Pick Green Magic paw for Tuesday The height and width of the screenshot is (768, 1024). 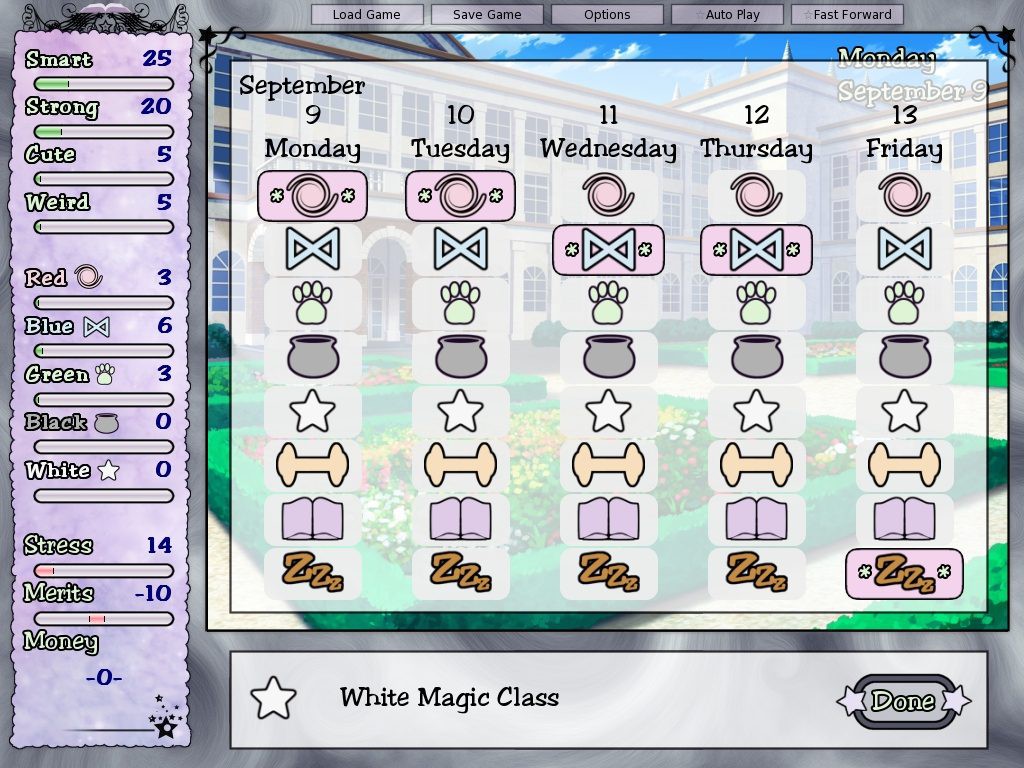[460, 303]
